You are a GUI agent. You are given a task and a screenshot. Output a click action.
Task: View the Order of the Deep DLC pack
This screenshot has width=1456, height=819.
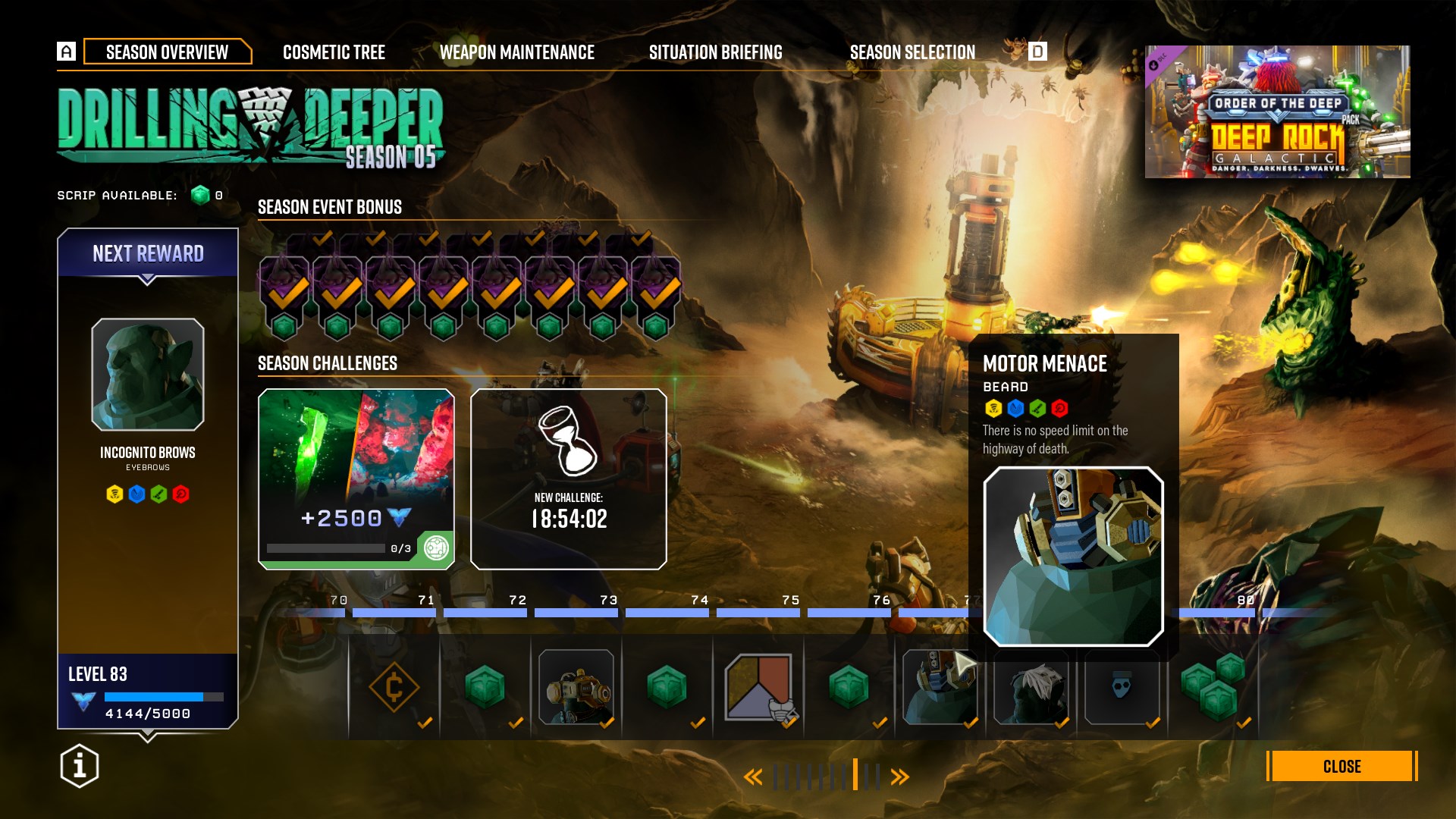(x=1277, y=111)
